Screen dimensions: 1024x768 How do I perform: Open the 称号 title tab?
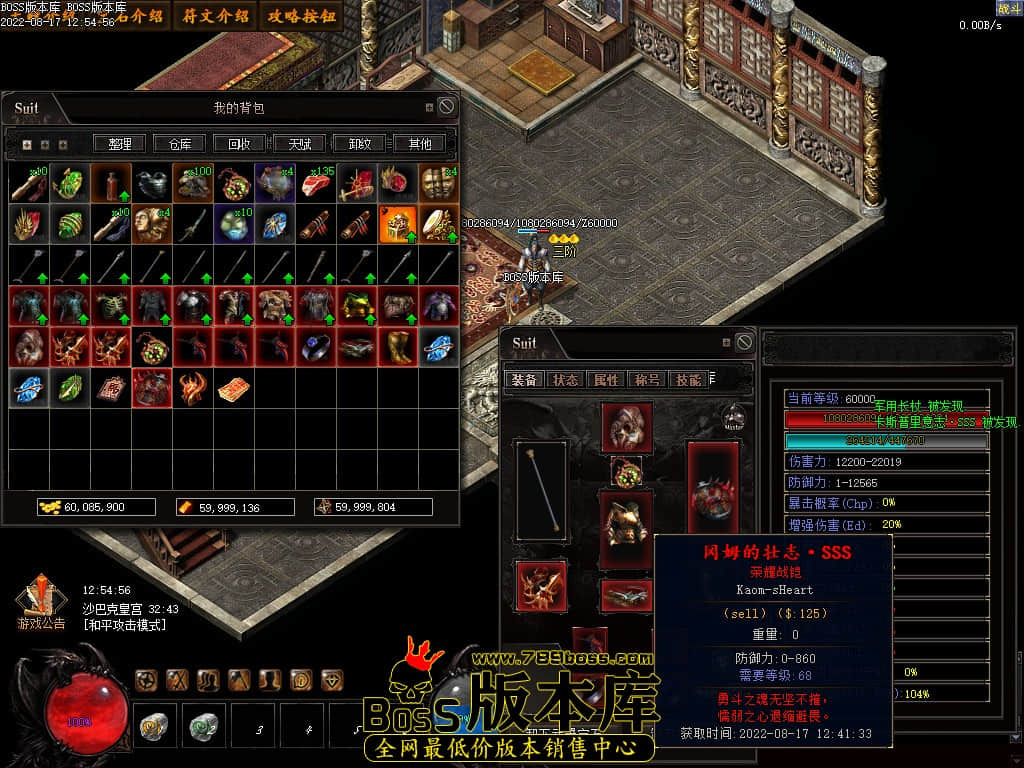pos(647,380)
